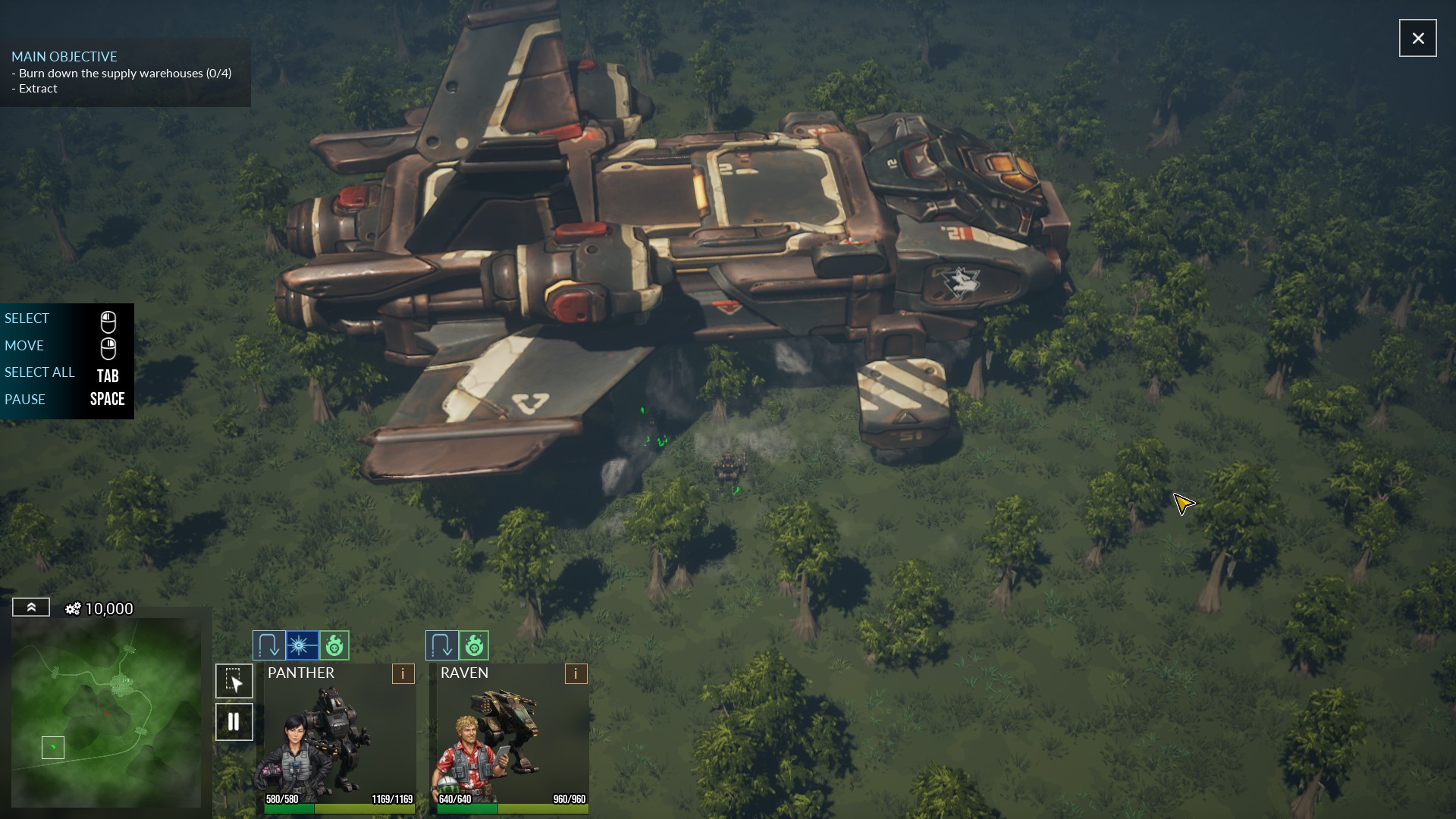This screenshot has width=1456, height=819.
Task: Click the Main Objective tracker panel
Action: [125, 73]
